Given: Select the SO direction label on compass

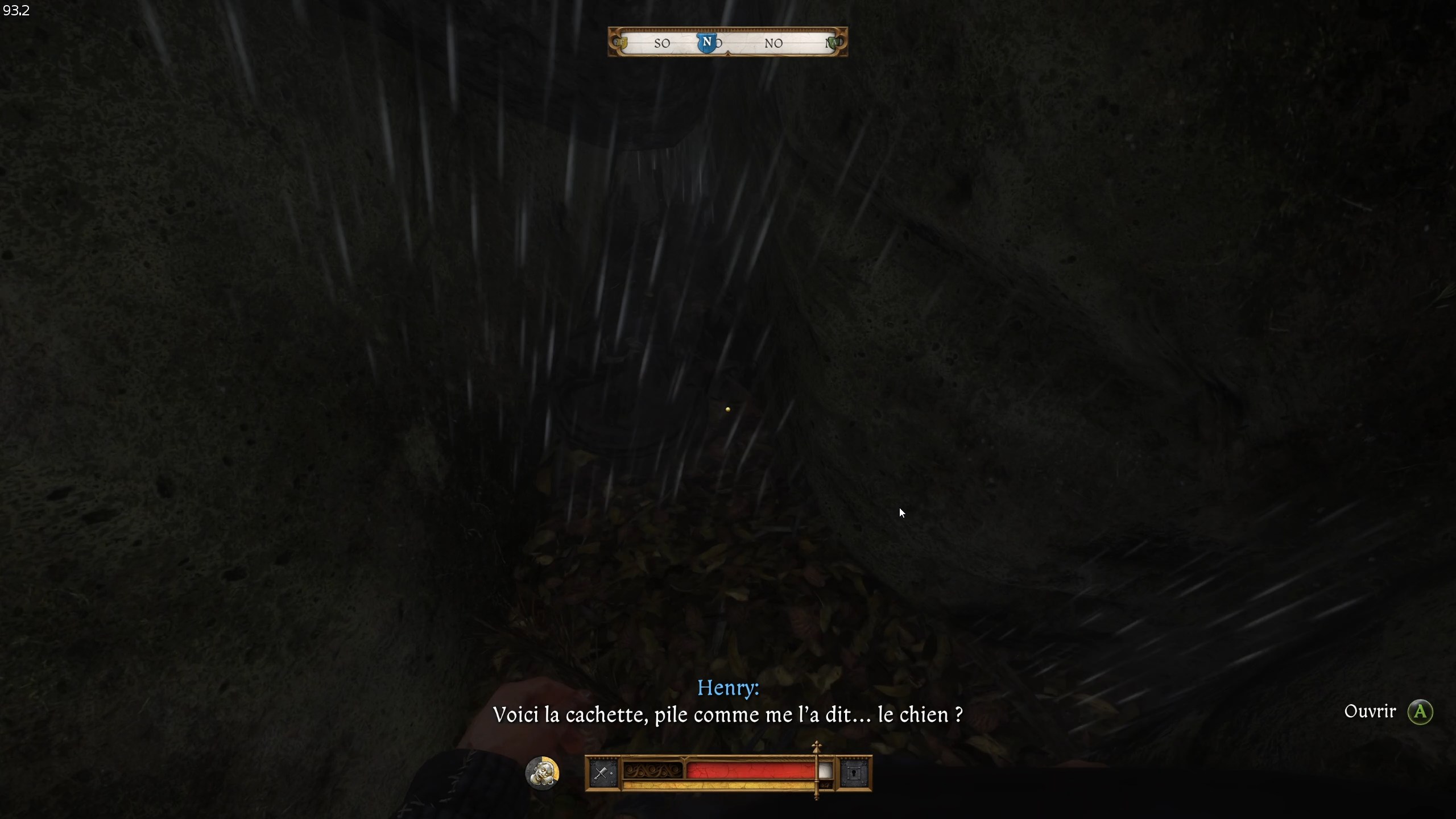Looking at the screenshot, I should [x=661, y=43].
